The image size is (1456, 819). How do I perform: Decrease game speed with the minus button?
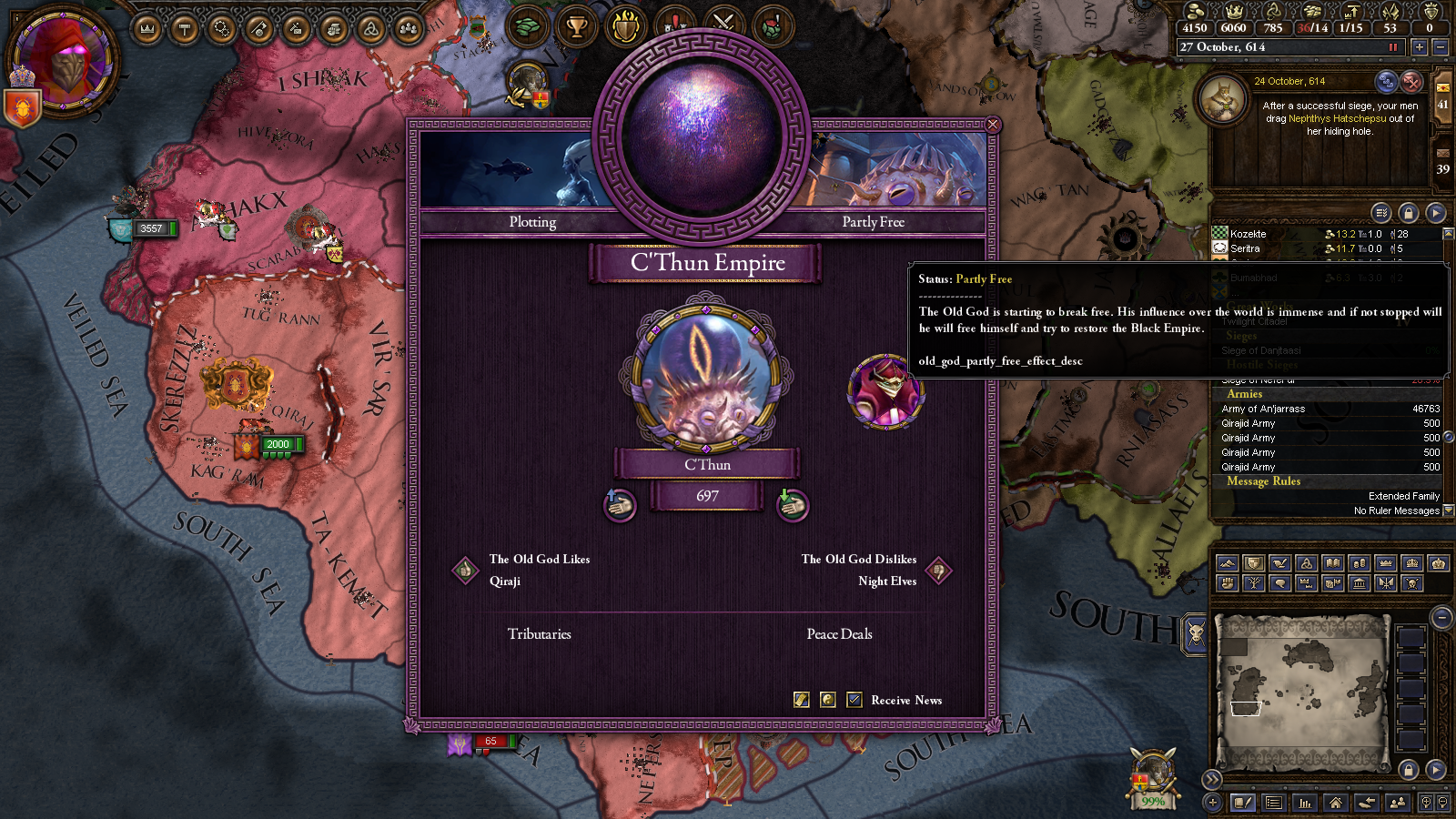[1440, 47]
